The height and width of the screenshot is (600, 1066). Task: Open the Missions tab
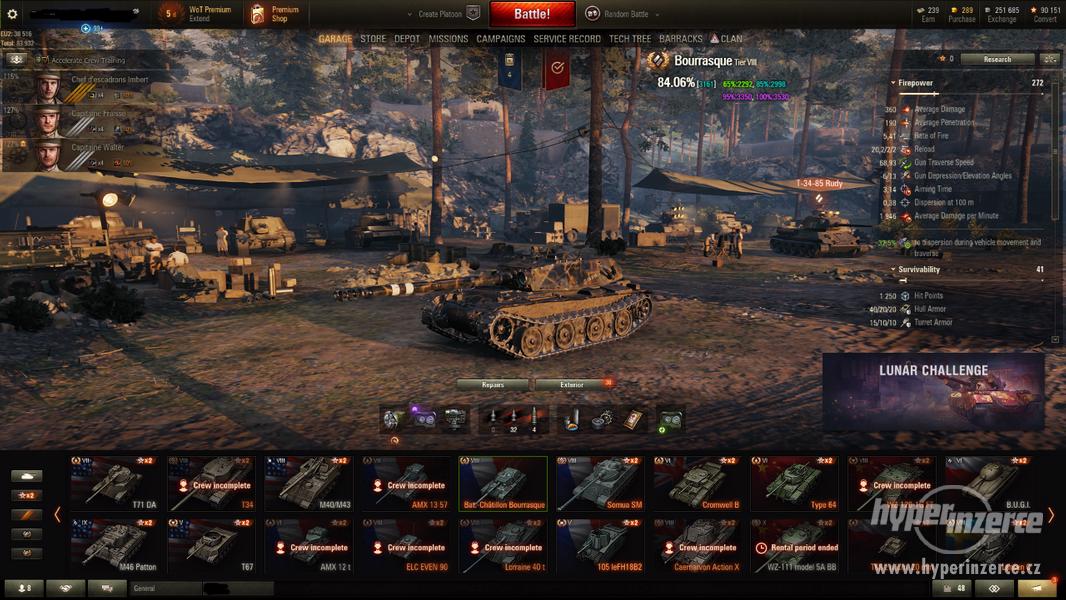[448, 39]
